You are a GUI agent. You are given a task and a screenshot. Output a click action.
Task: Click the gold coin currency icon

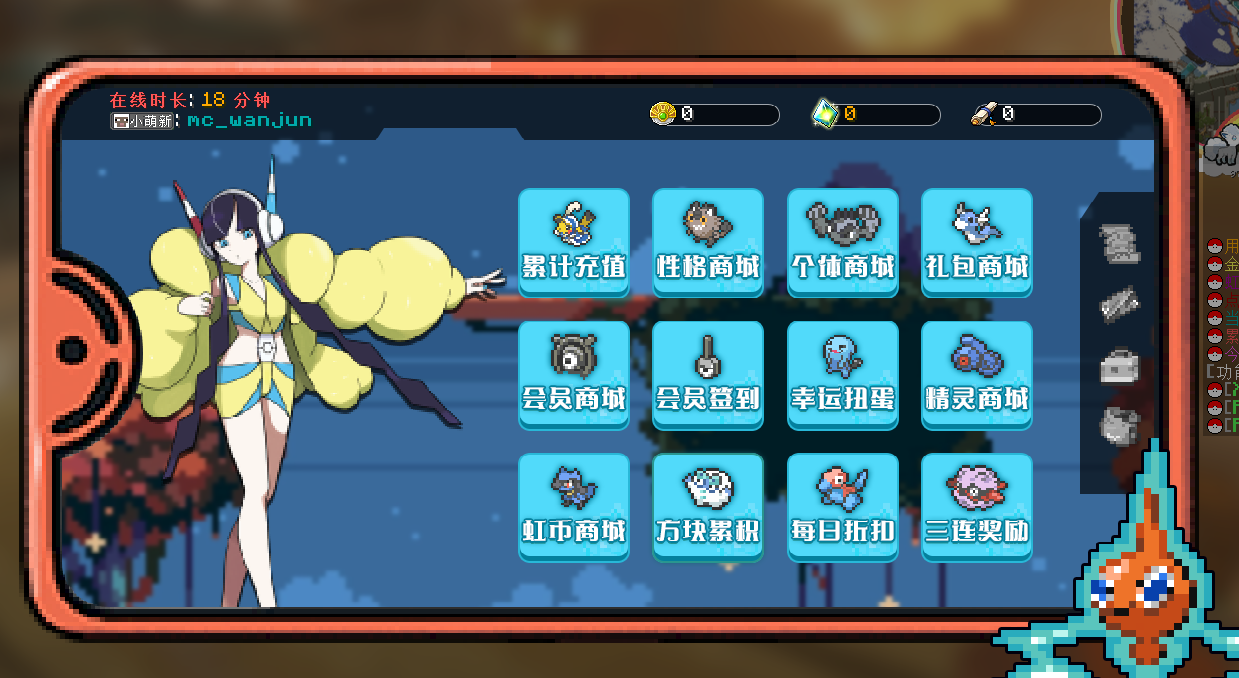point(663,114)
